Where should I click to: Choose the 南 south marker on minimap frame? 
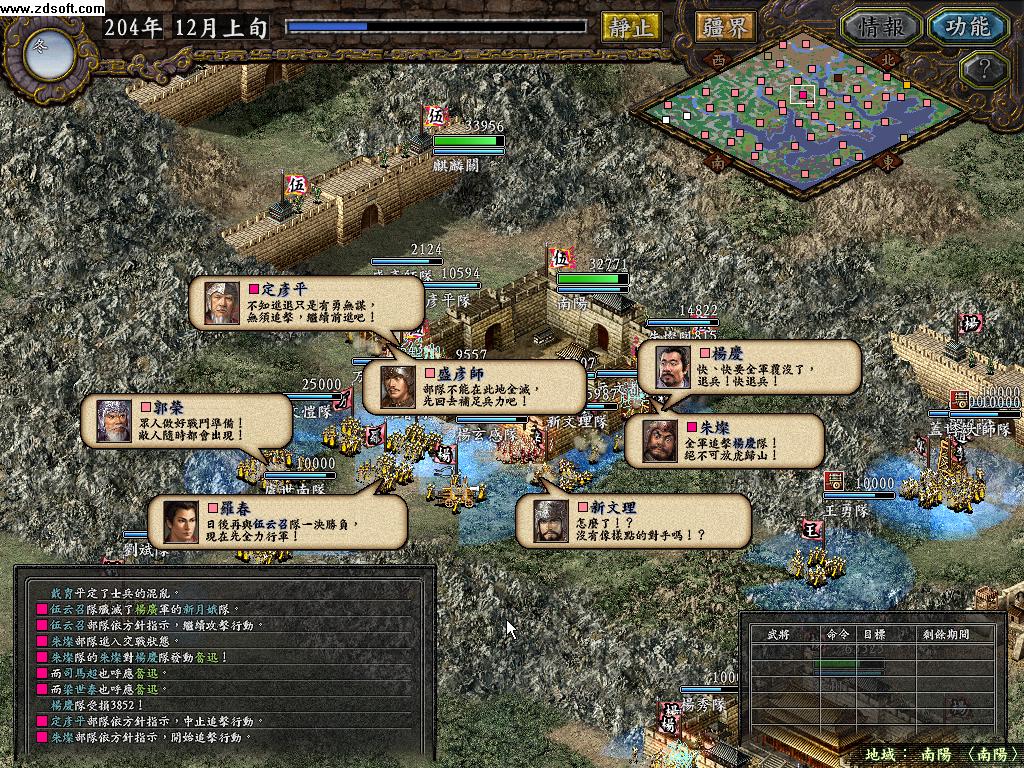point(716,161)
